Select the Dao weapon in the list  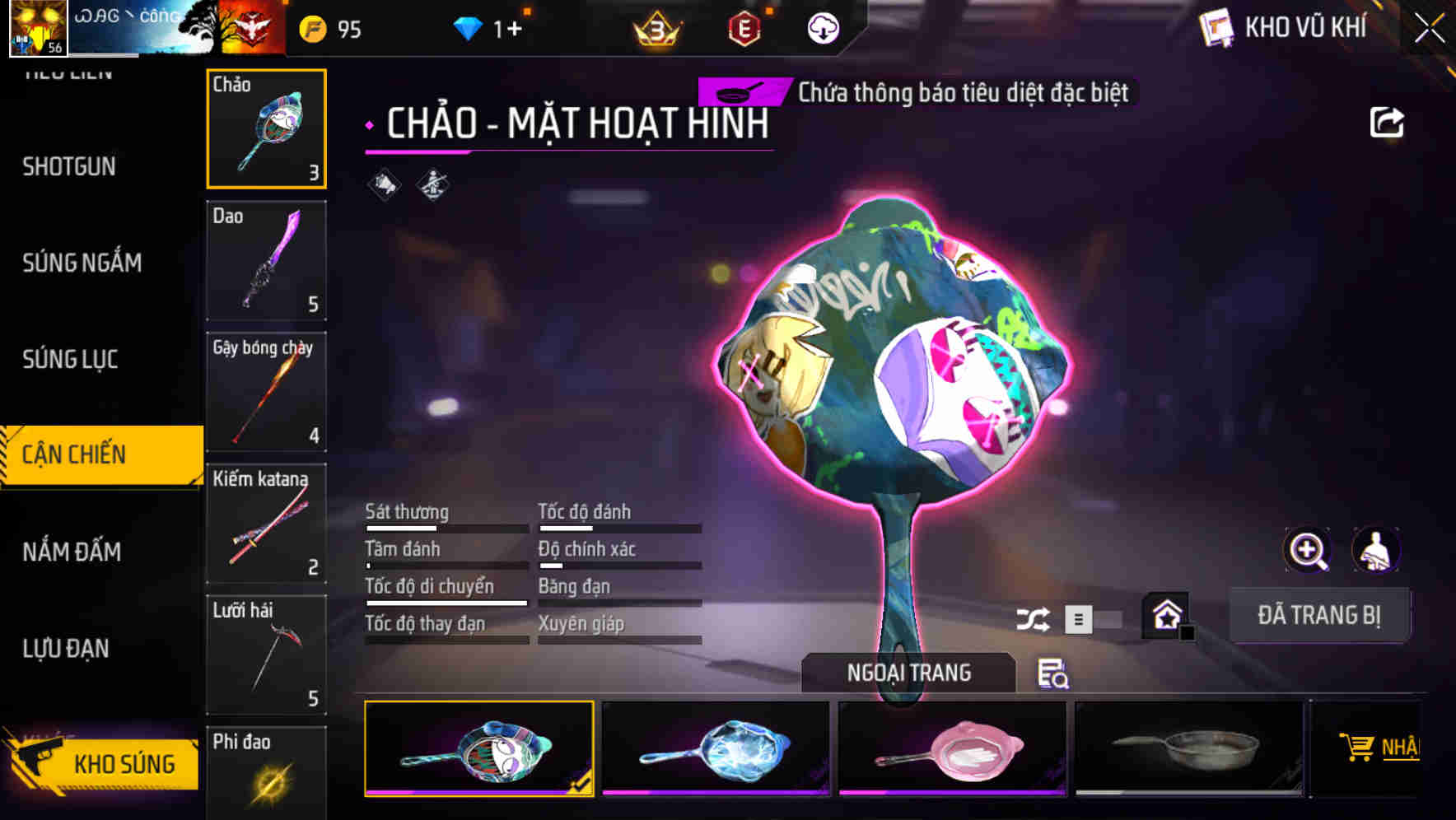coord(266,260)
